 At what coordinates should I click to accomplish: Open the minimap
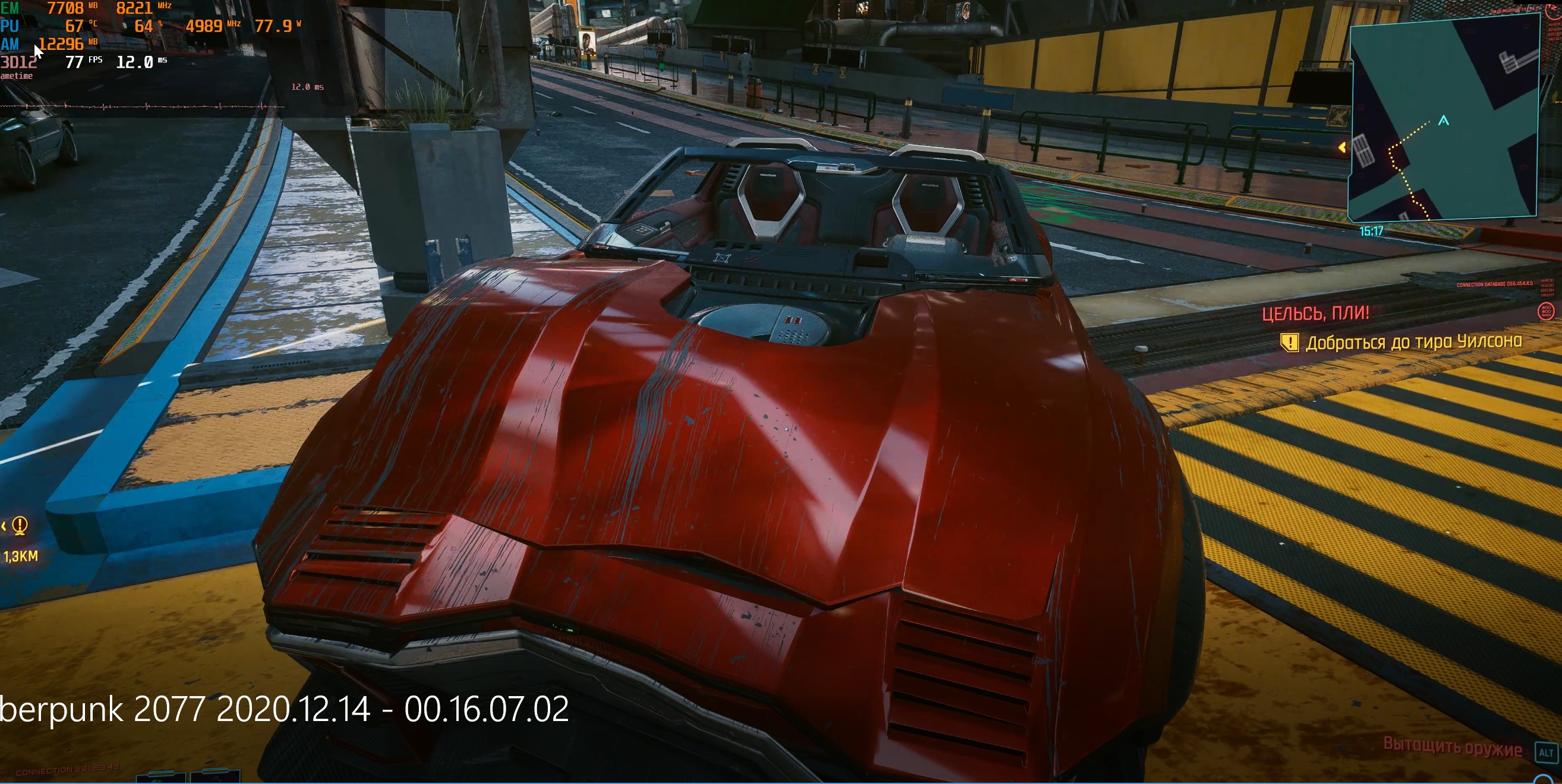tap(1443, 118)
